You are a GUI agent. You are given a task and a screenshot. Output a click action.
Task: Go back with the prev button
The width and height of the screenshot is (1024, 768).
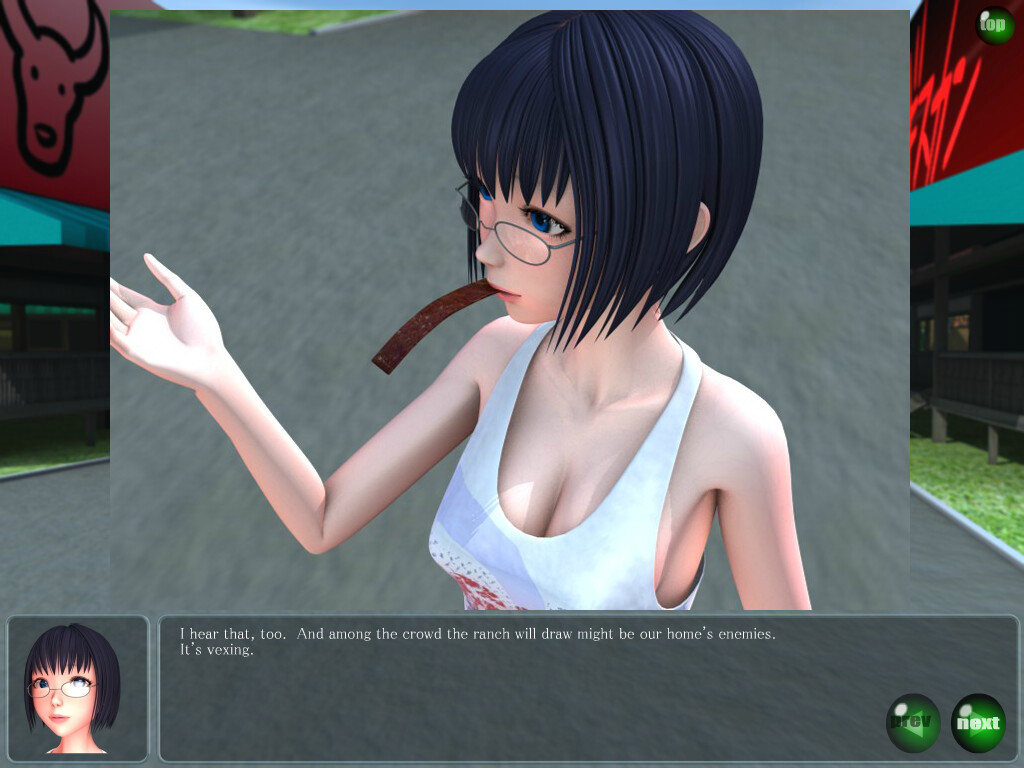tap(913, 723)
